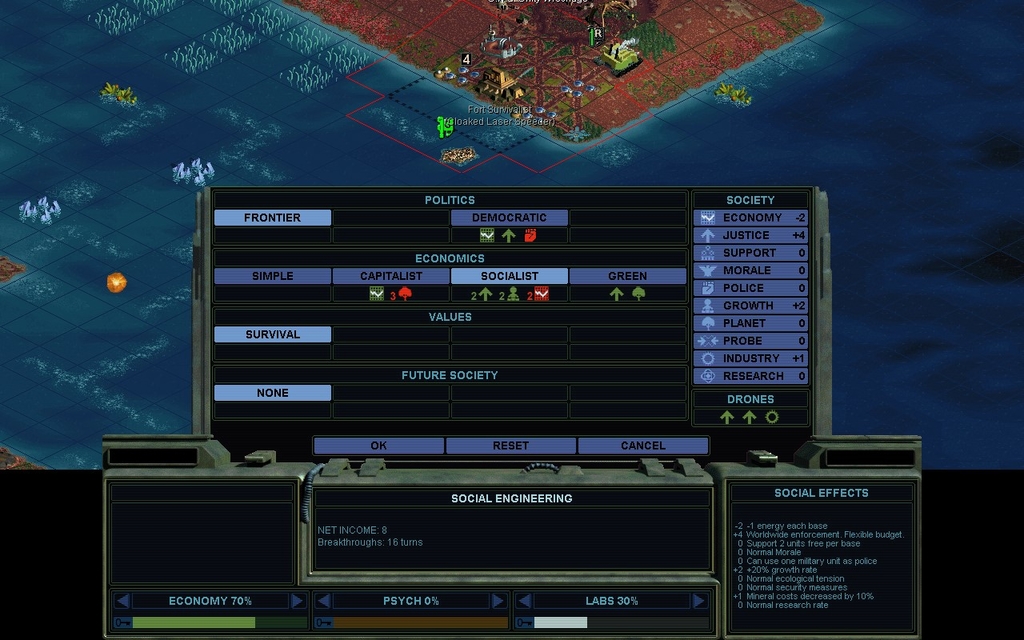
Task: Raise the Psych allocation with right arrow
Action: [x=498, y=601]
